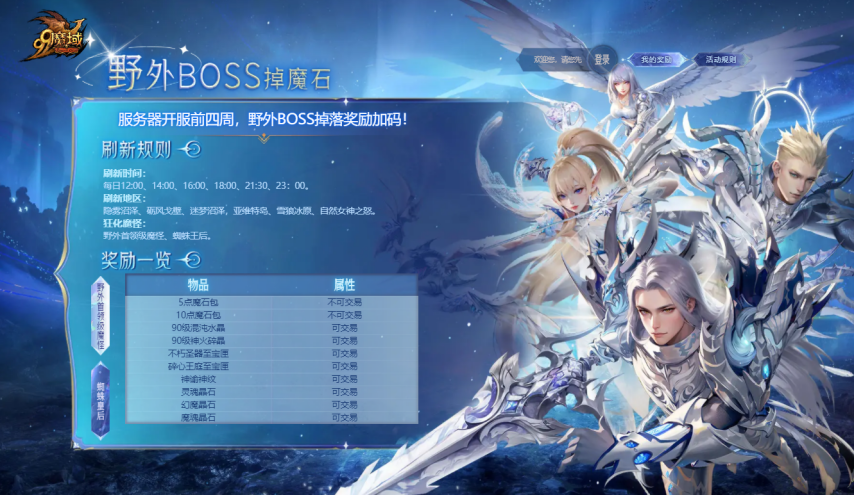View the 活动规则 activity rules

click(720, 60)
